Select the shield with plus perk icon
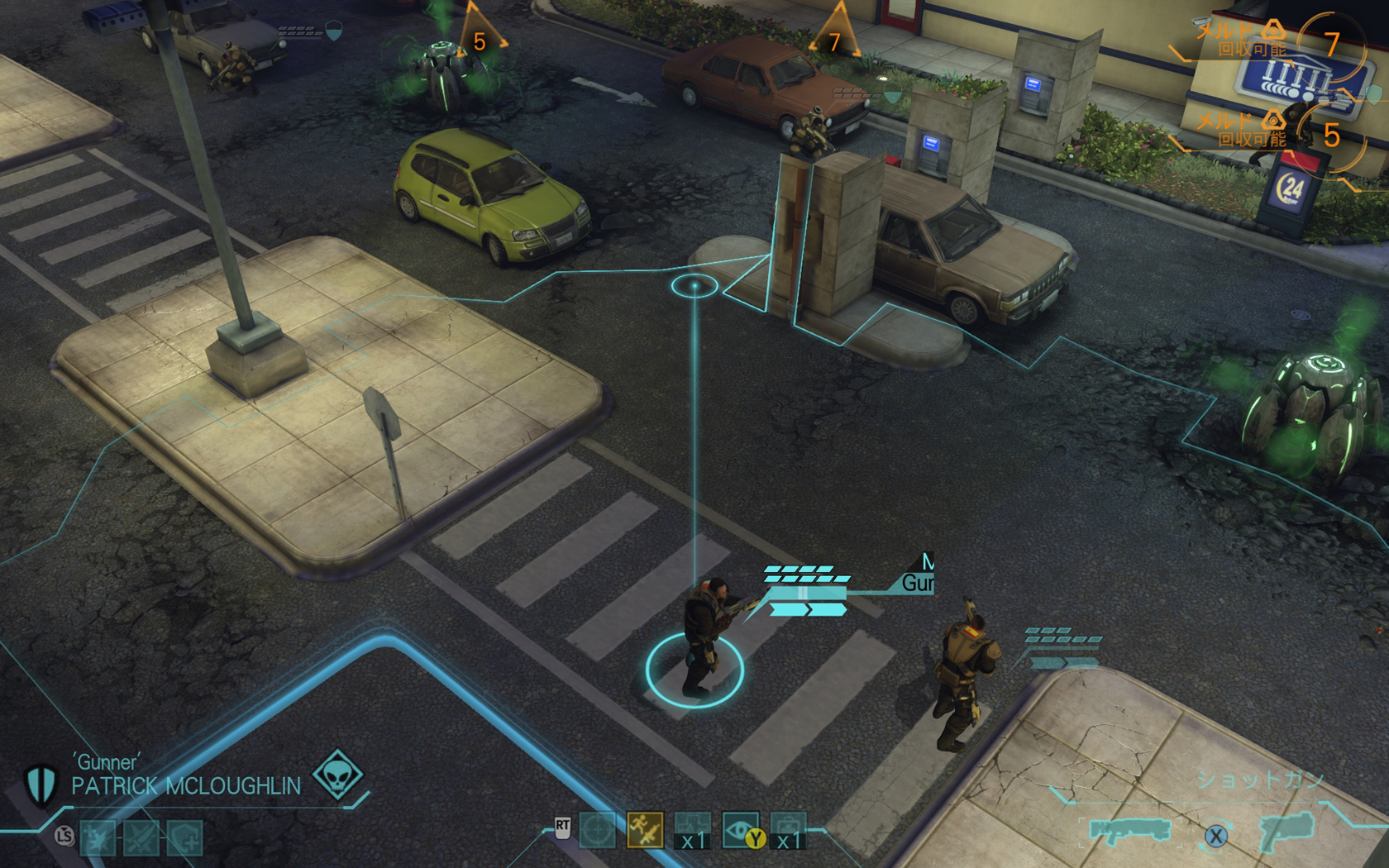Image resolution: width=1389 pixels, height=868 pixels. click(x=184, y=838)
